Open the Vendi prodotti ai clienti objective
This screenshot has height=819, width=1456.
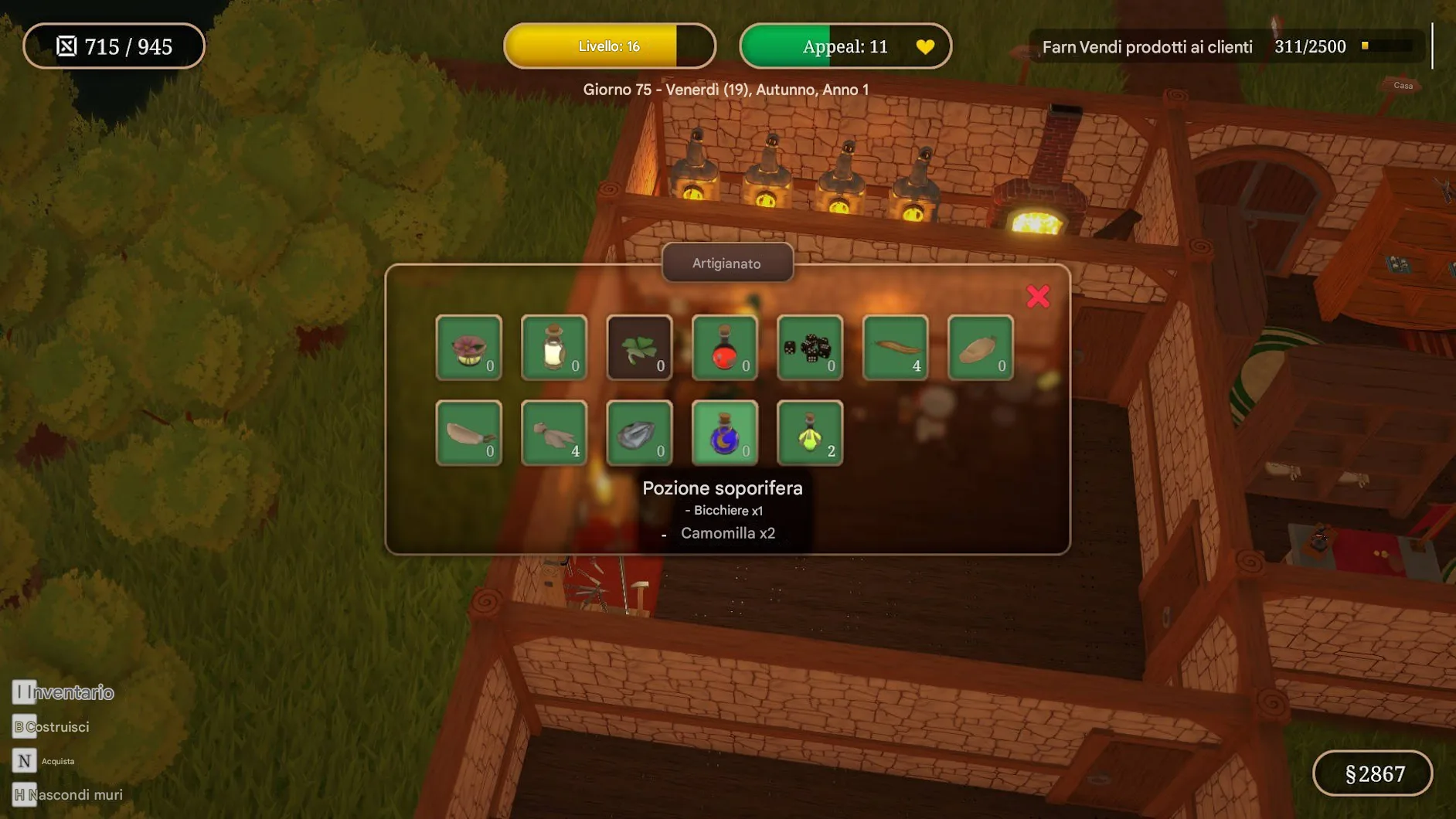coord(1147,47)
